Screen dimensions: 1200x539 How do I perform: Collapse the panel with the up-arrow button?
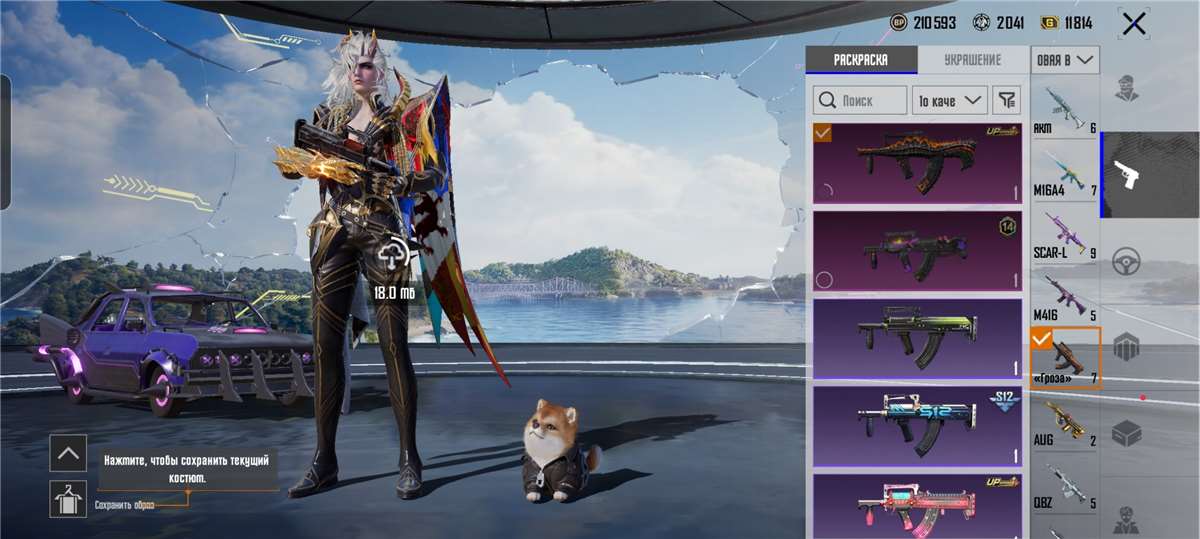coord(68,453)
